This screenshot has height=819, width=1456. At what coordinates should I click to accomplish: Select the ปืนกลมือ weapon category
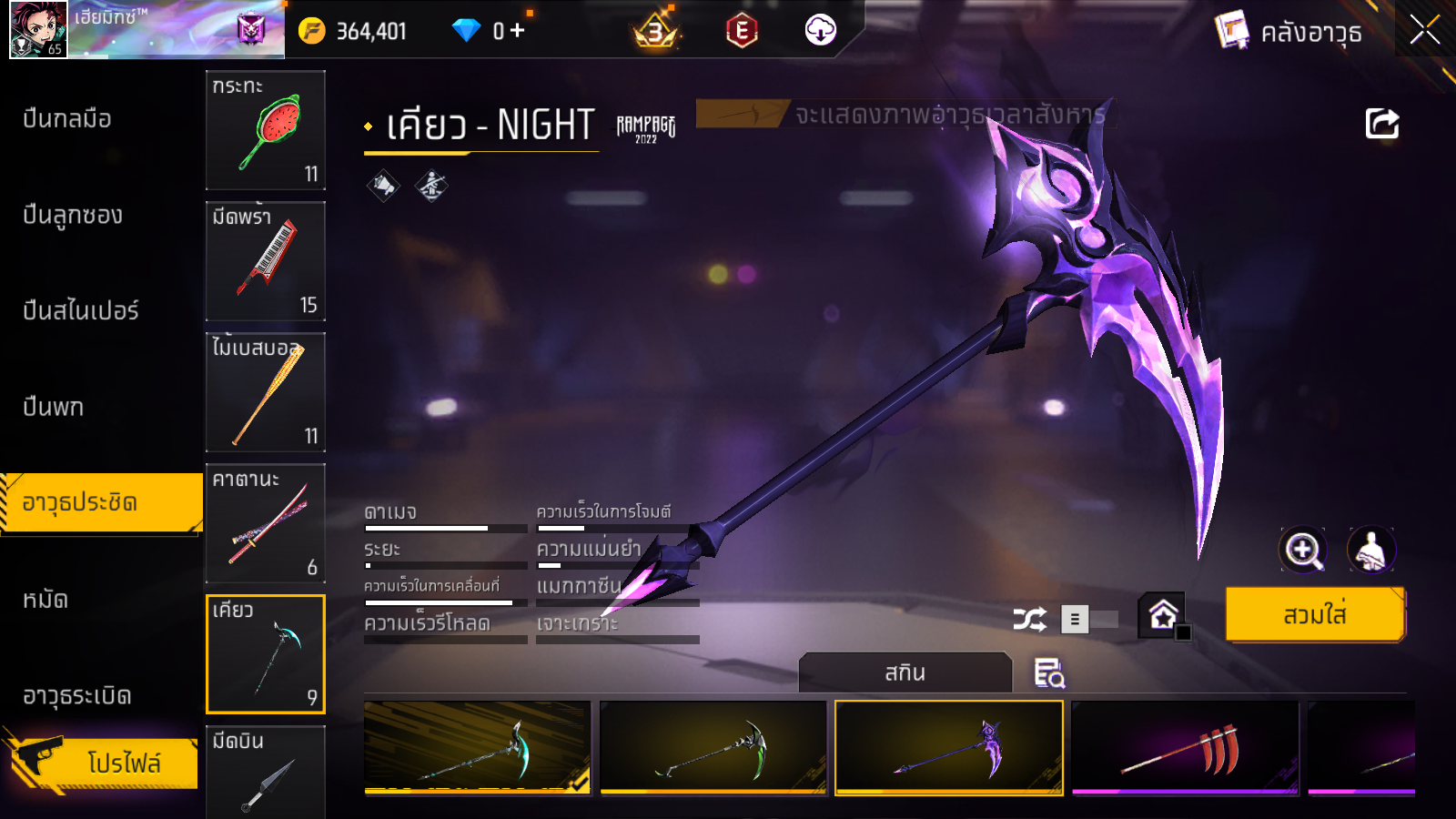tap(67, 119)
